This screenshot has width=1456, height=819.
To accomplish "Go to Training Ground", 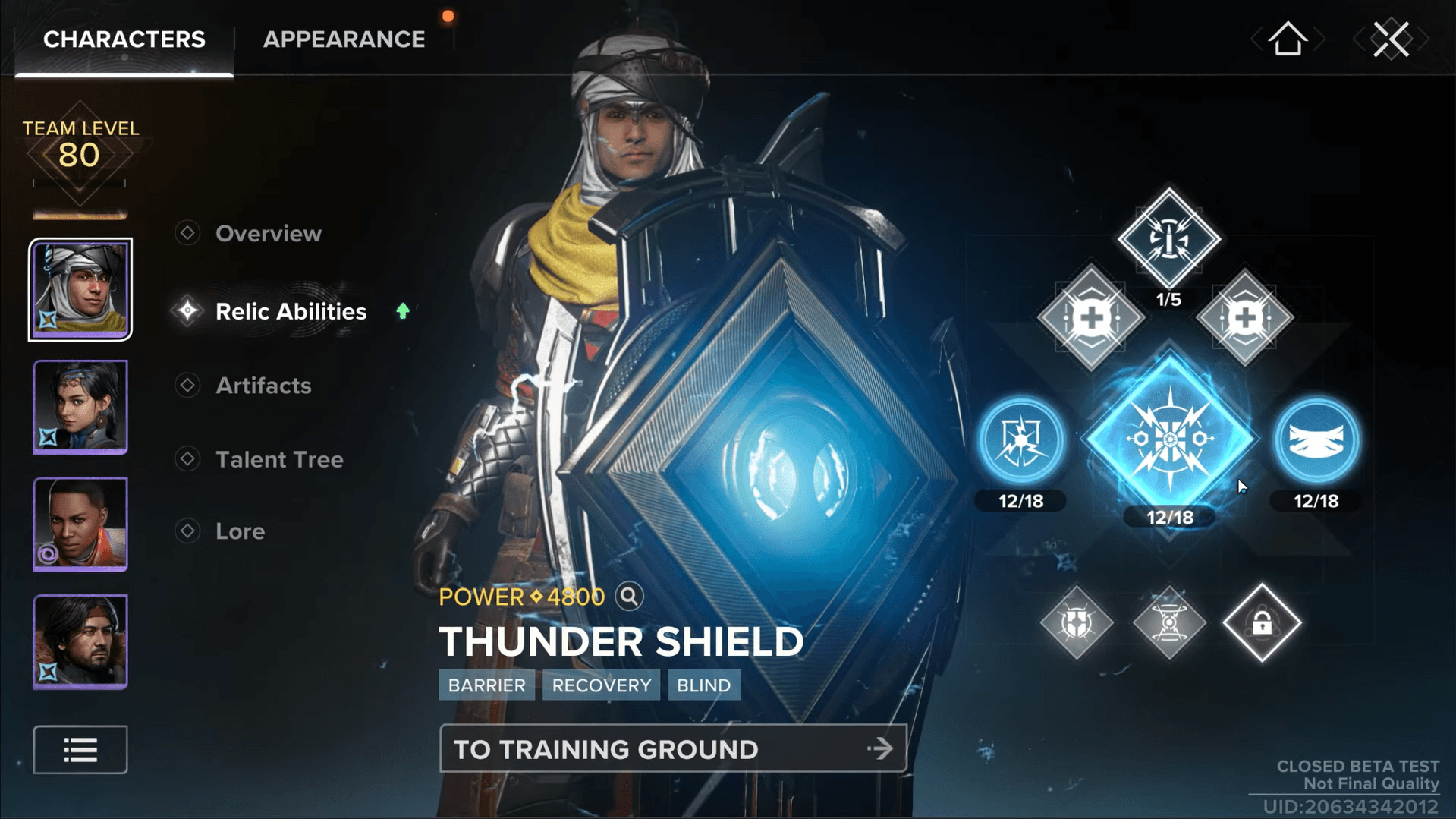I will coord(672,749).
